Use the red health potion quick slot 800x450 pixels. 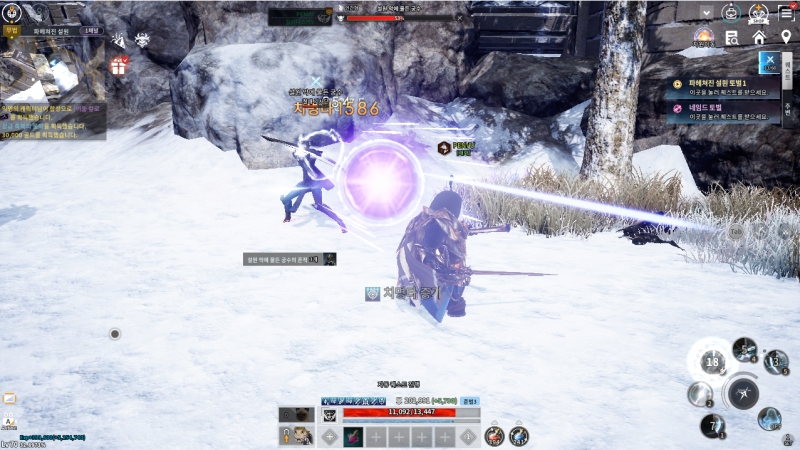point(494,436)
